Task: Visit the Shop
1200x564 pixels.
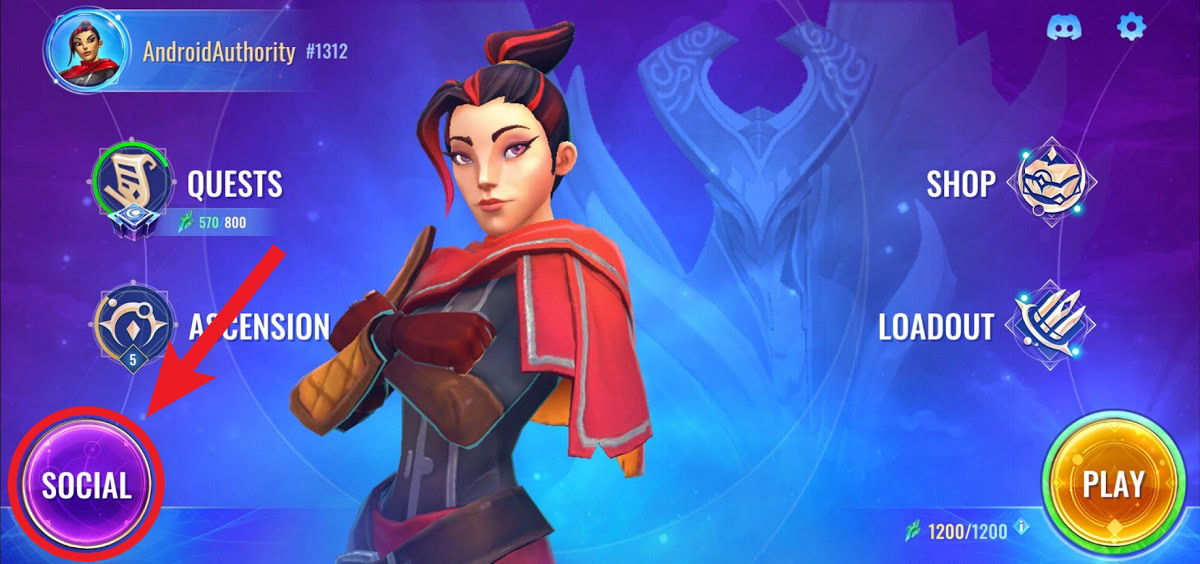Action: [1055, 183]
